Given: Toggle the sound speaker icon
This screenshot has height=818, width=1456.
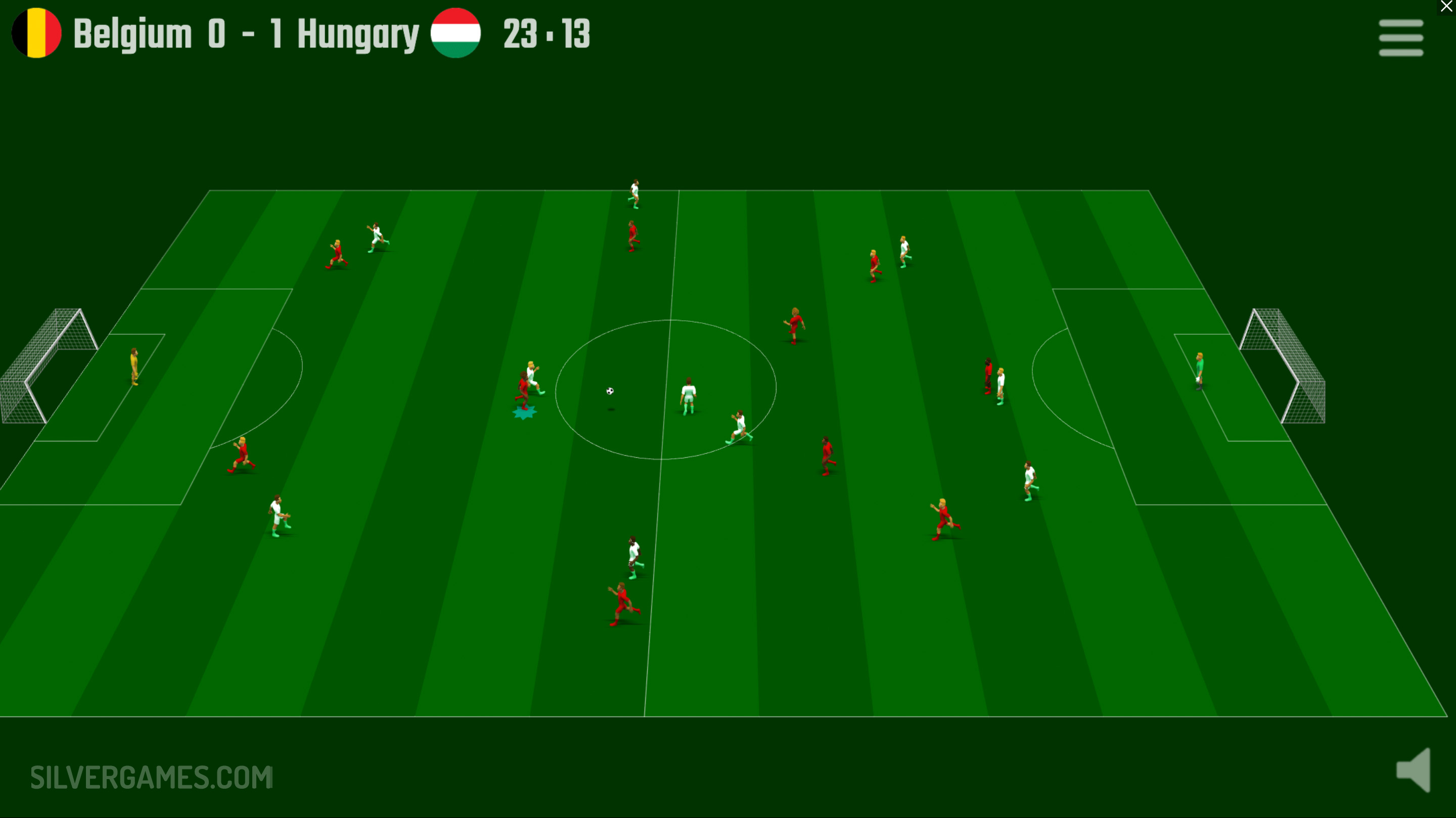Looking at the screenshot, I should point(1414,770).
